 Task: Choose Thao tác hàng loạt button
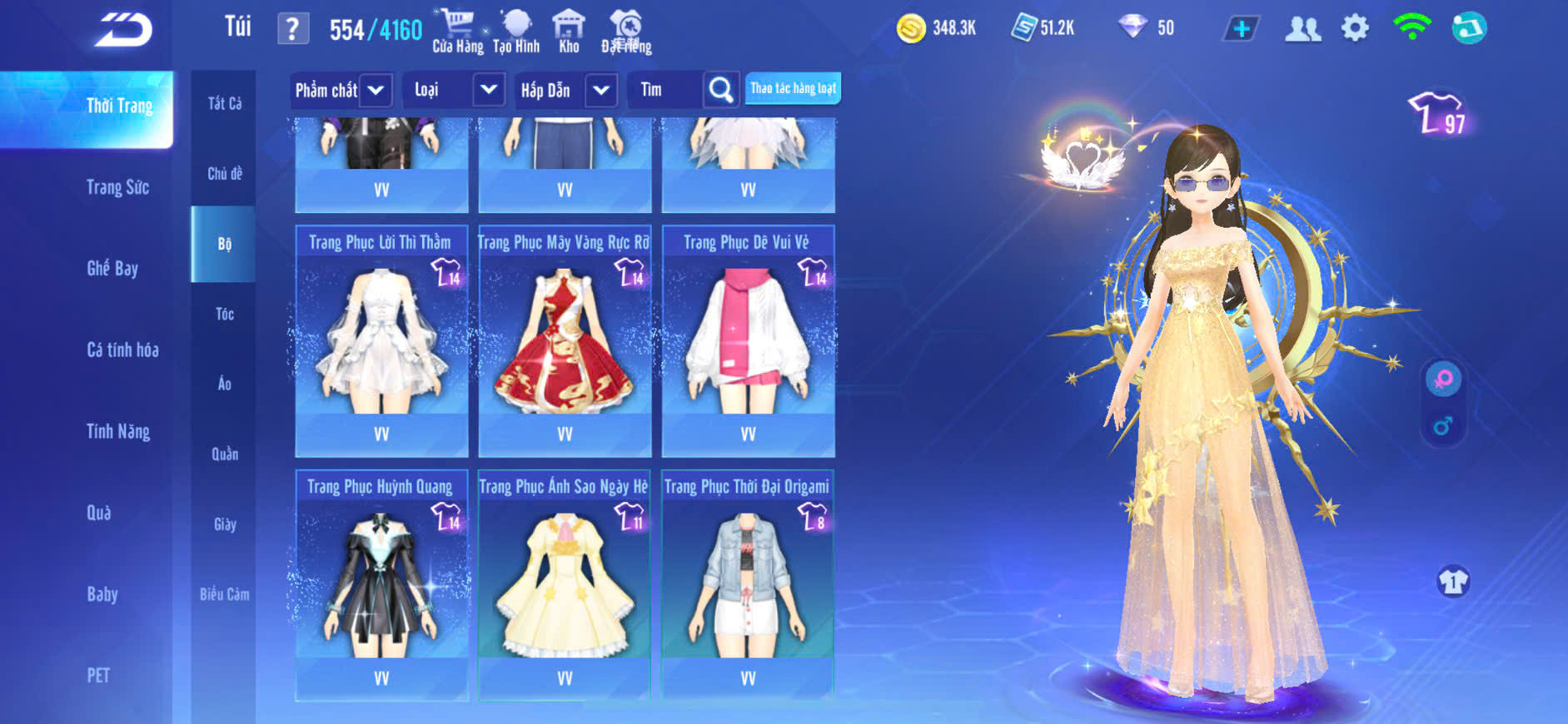point(793,88)
